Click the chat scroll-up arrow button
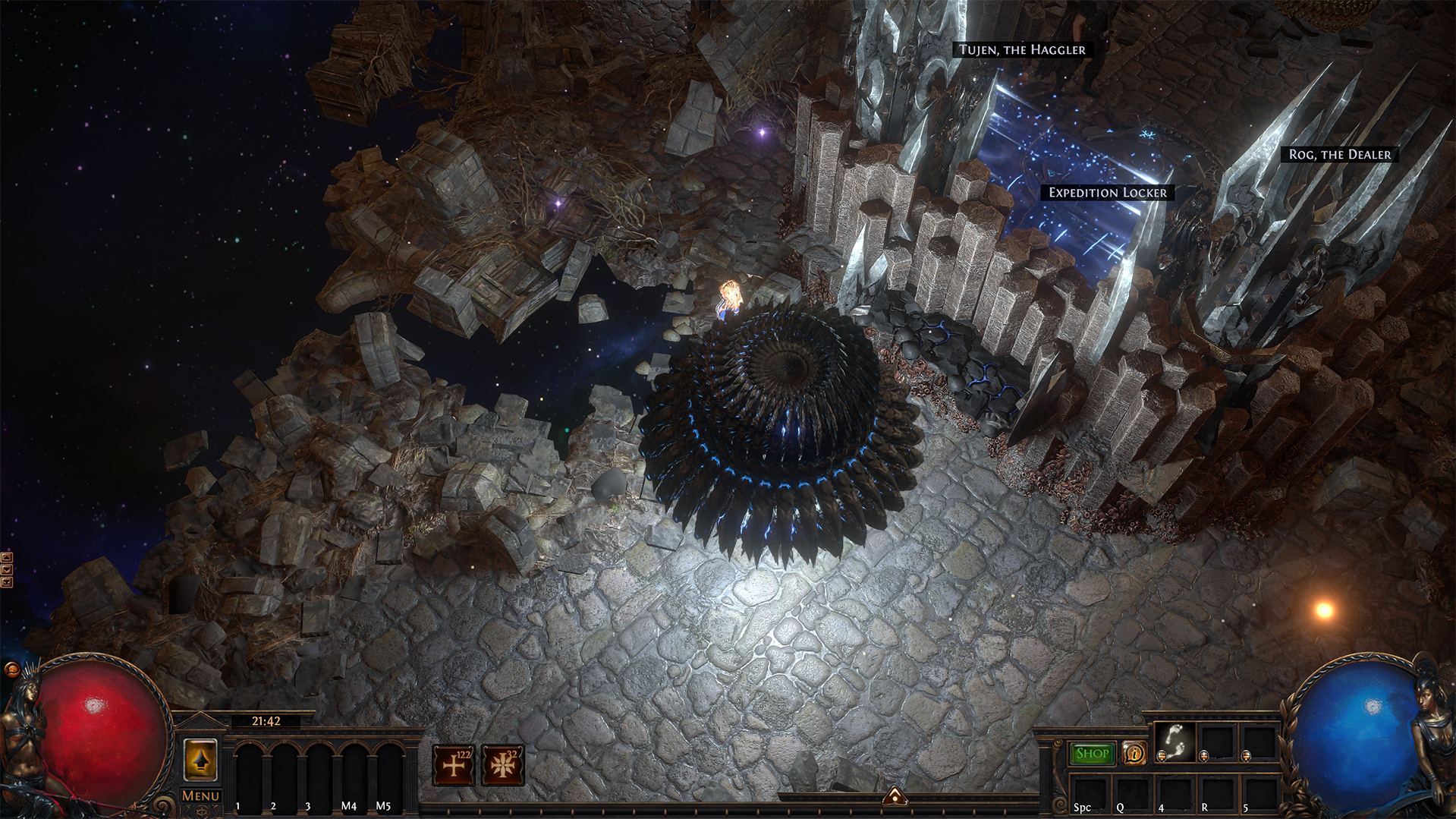The height and width of the screenshot is (819, 1456). (7, 558)
